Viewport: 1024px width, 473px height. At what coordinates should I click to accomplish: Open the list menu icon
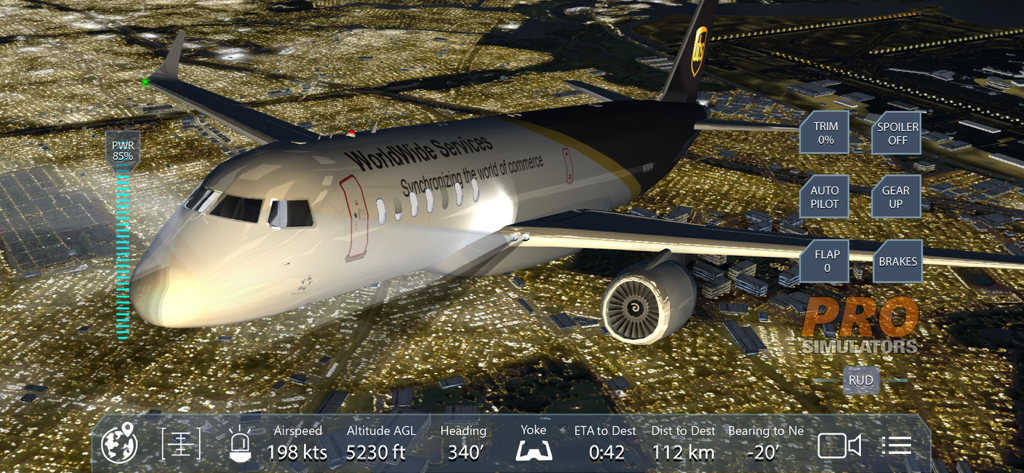(897, 445)
